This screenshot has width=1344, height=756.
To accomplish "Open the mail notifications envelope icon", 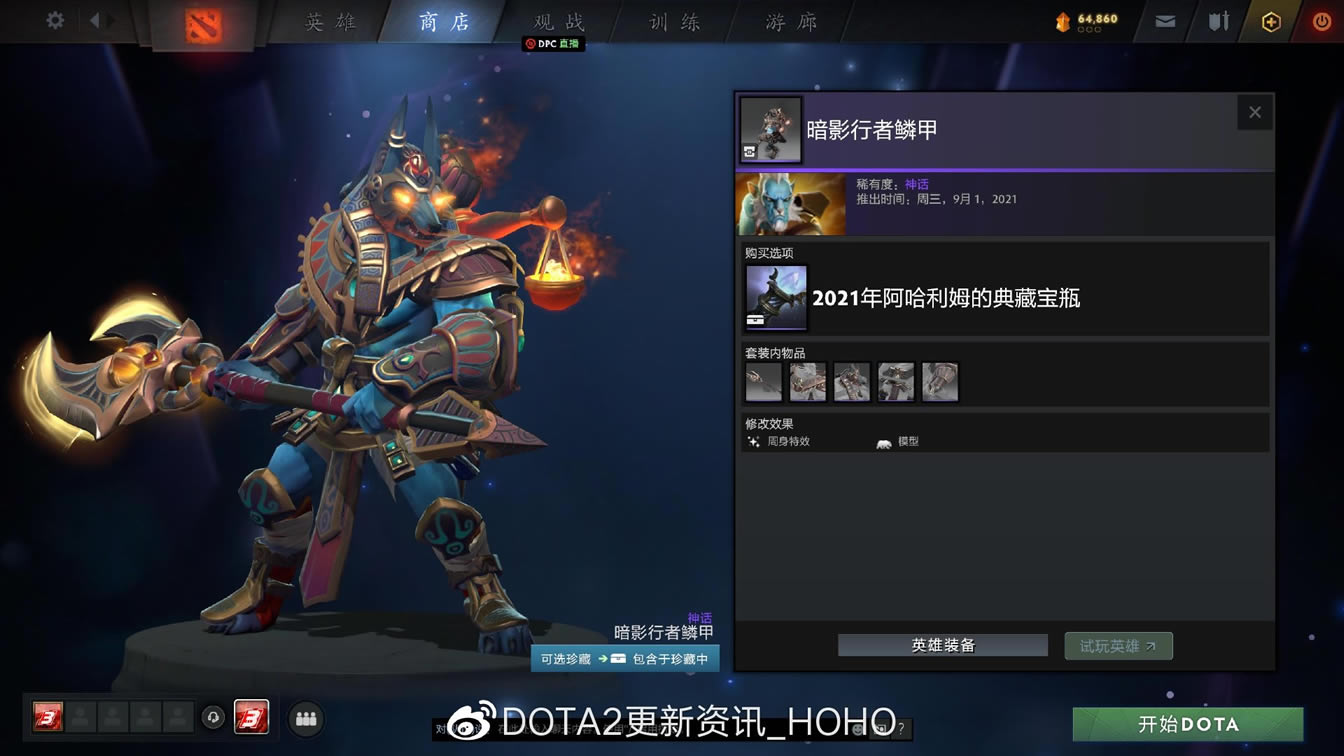I will [x=1164, y=19].
